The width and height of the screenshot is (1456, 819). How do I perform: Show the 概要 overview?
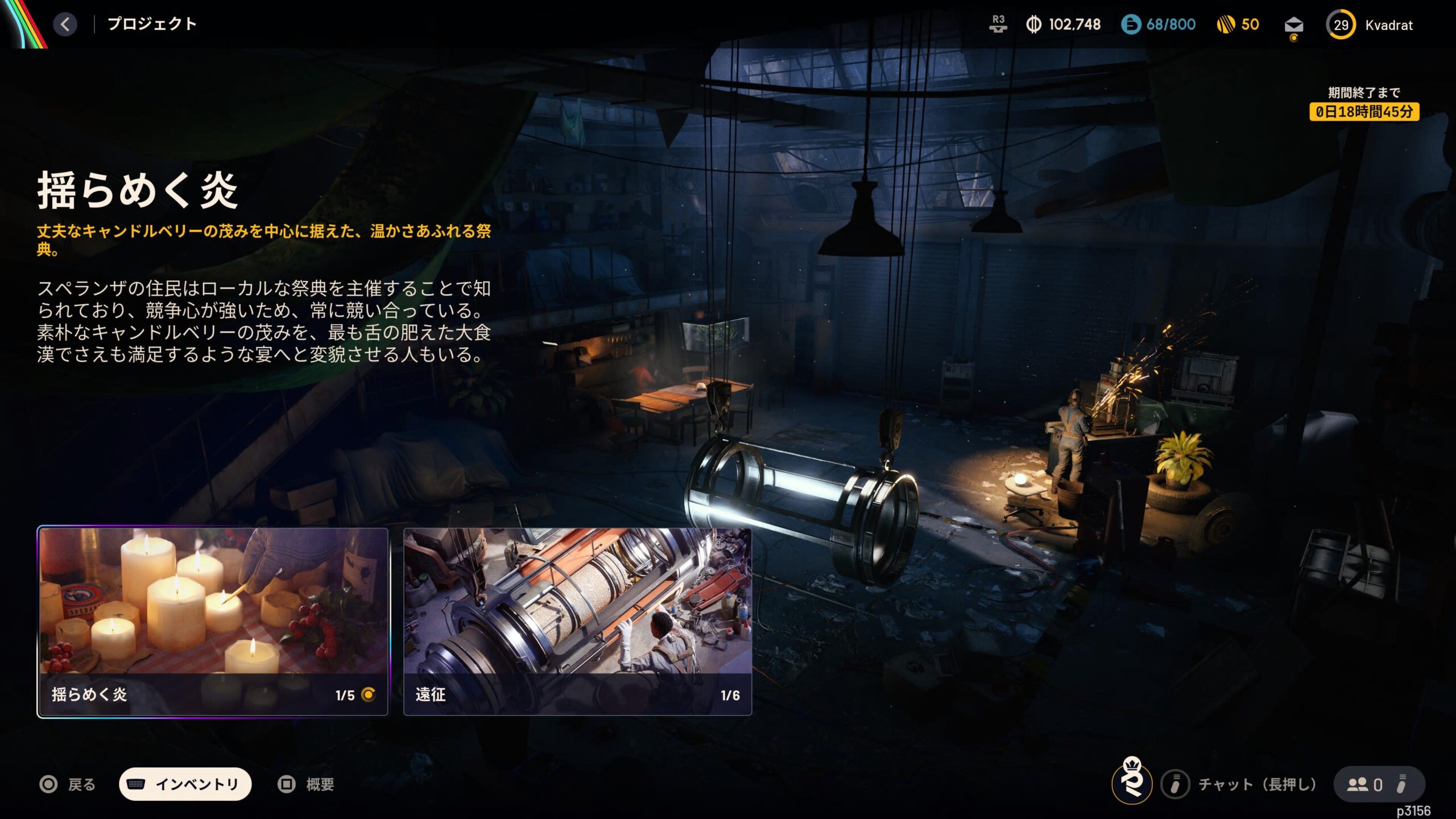coord(306,785)
